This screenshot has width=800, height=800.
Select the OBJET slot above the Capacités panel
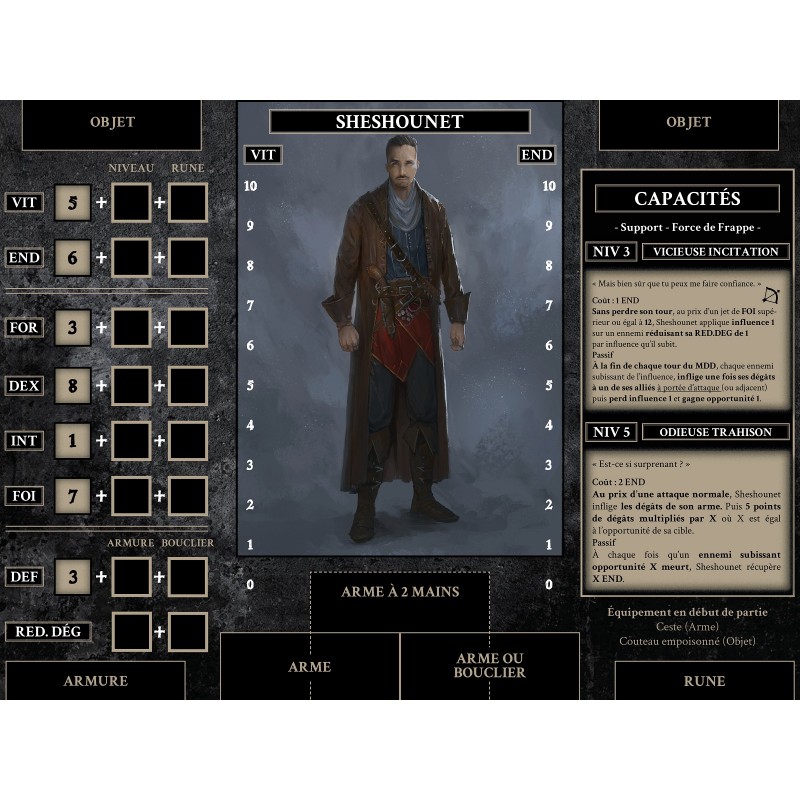pos(688,123)
